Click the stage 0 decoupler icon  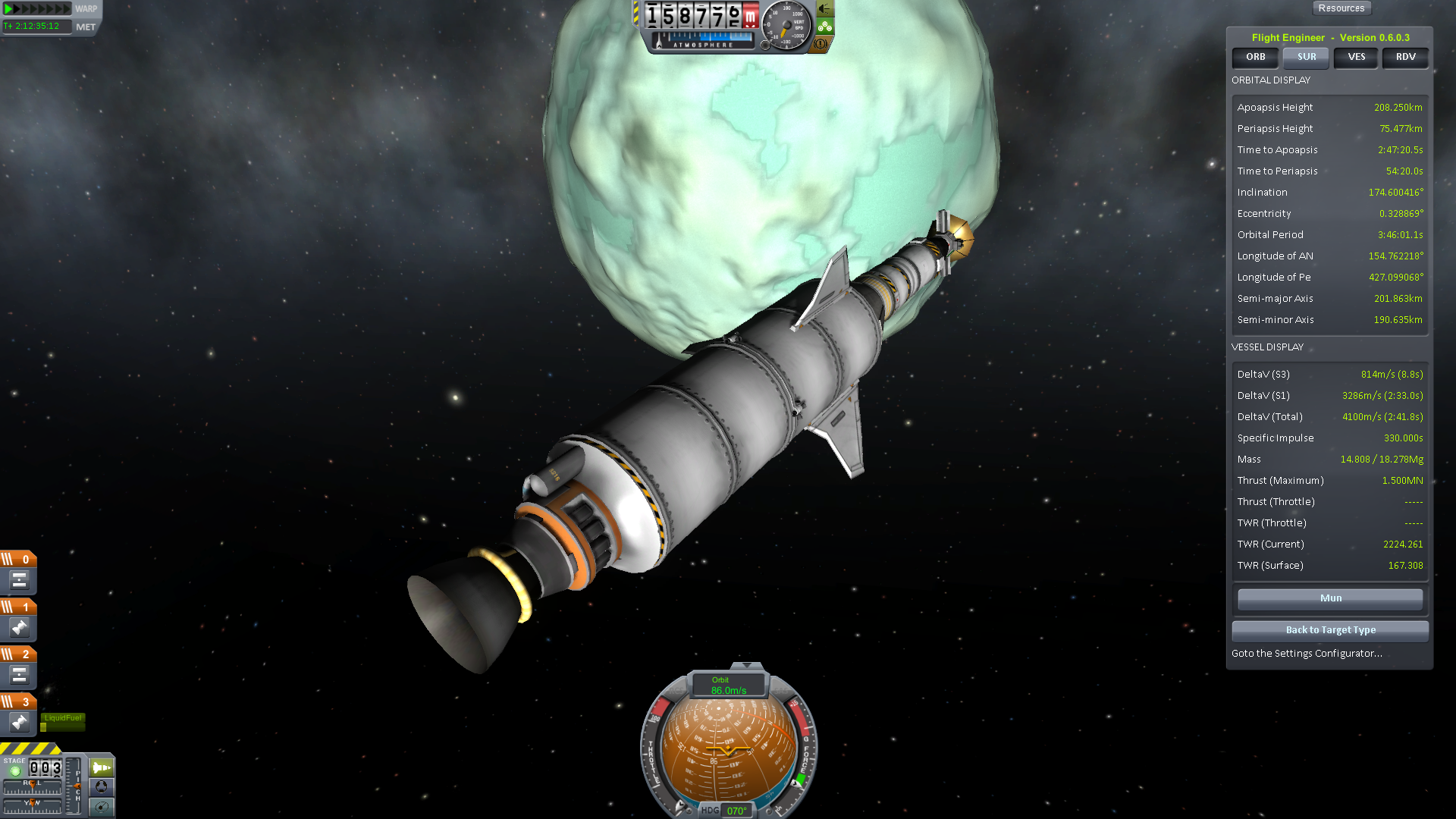tap(19, 581)
